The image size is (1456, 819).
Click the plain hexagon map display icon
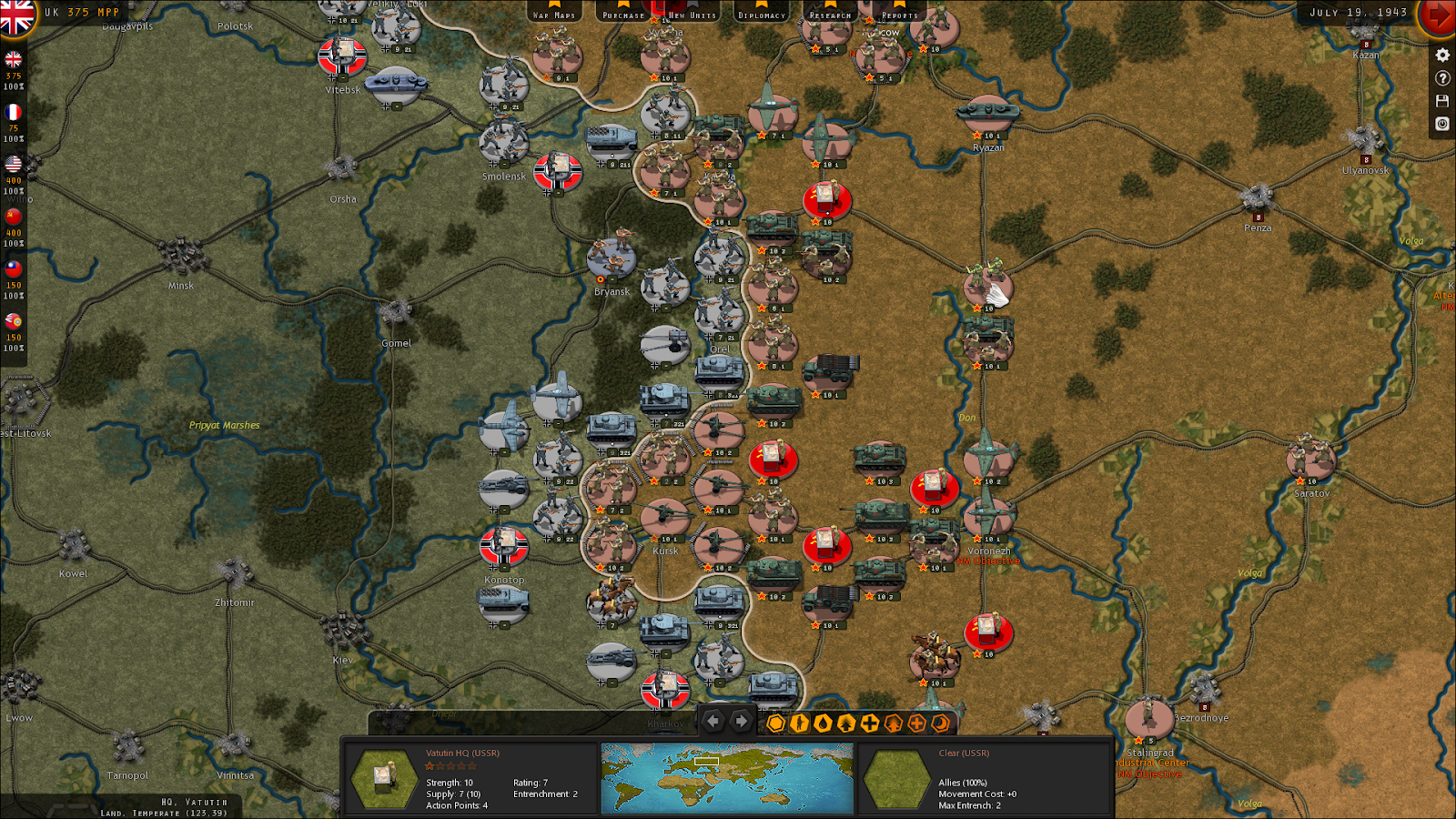[775, 722]
